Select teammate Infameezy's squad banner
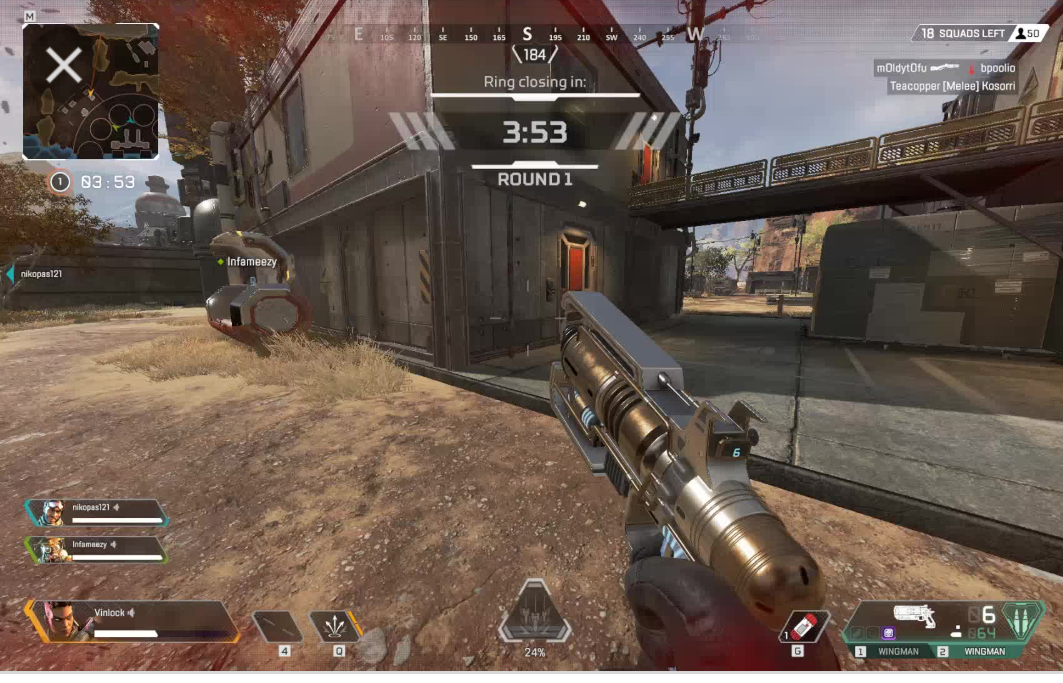1063x683 pixels. coord(98,550)
